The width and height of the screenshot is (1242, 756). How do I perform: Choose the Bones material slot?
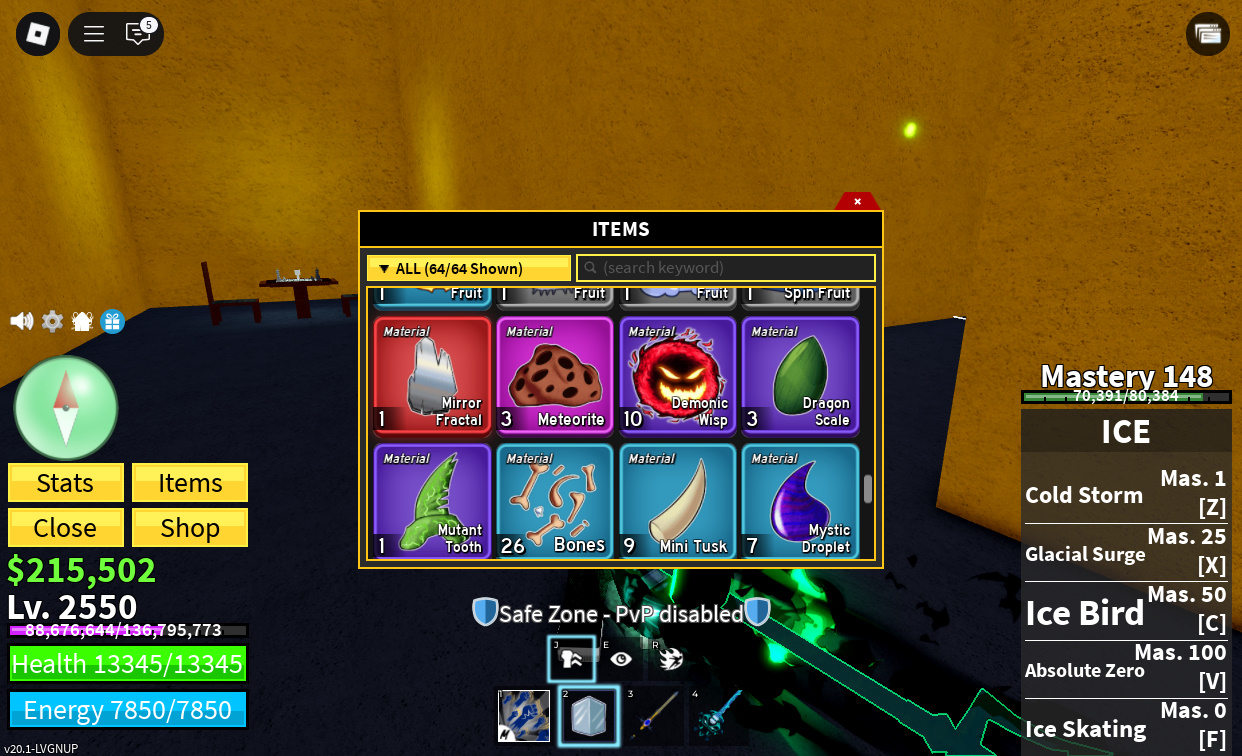(x=555, y=502)
